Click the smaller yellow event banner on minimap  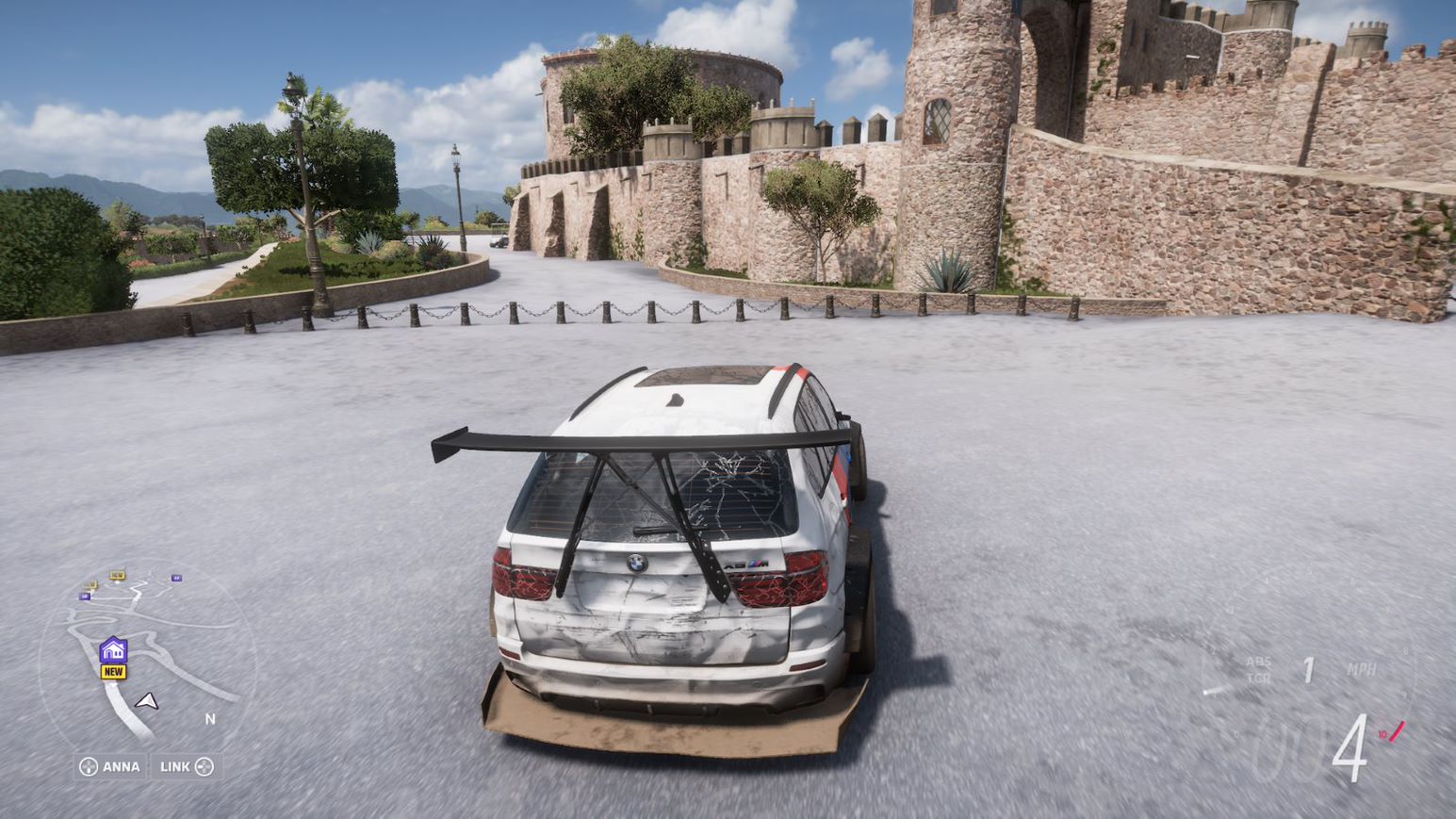tap(90, 584)
